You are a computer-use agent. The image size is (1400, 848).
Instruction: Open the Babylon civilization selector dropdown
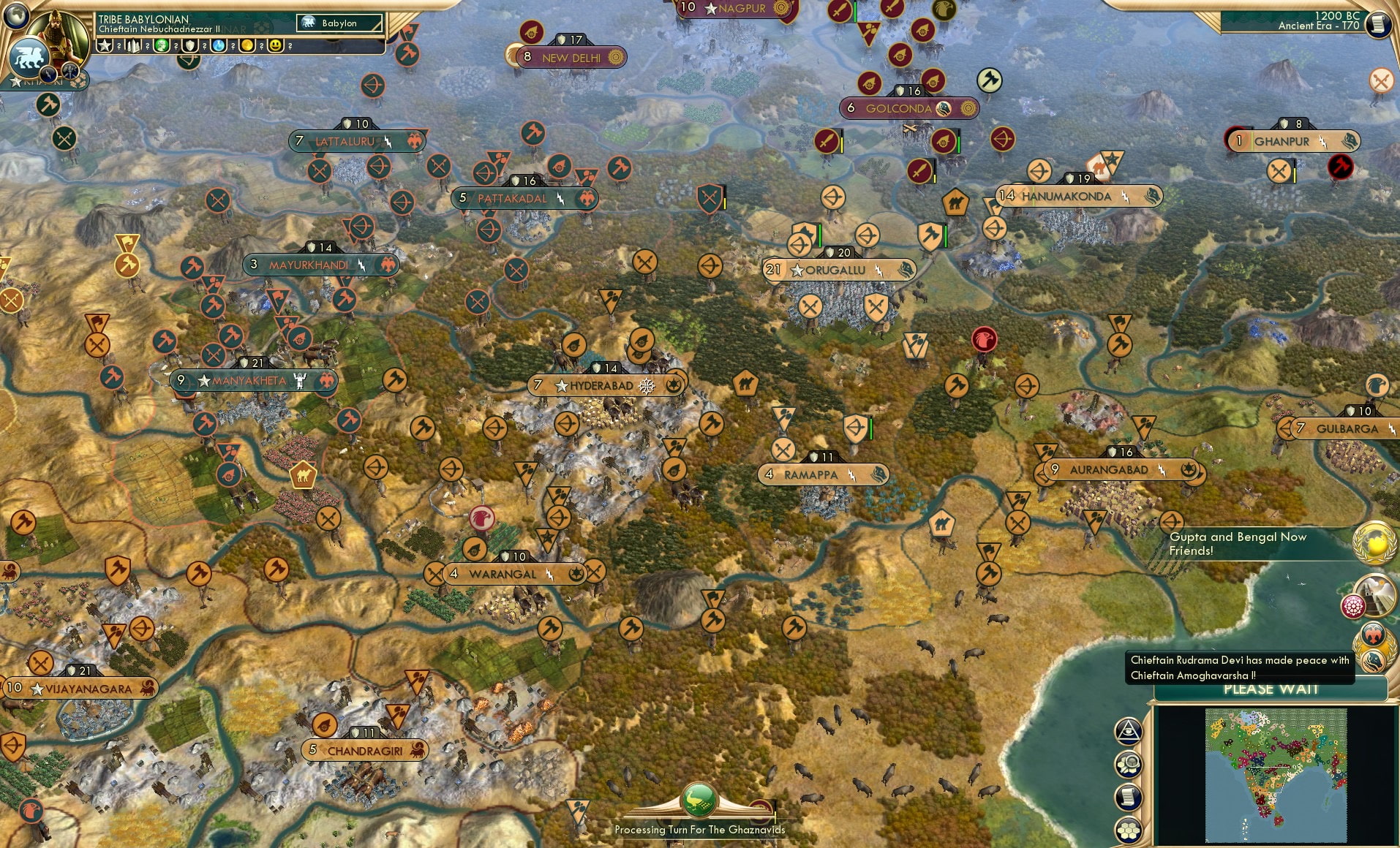coord(339,23)
